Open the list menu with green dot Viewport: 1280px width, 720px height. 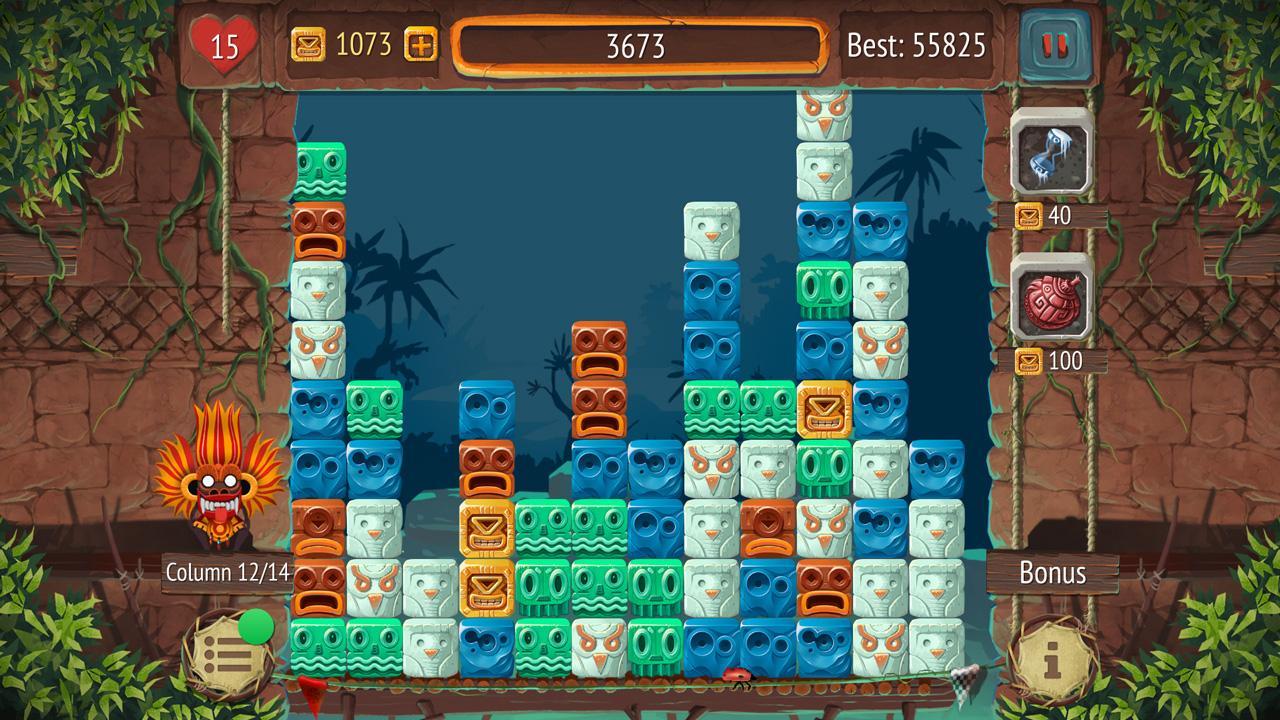(229, 656)
